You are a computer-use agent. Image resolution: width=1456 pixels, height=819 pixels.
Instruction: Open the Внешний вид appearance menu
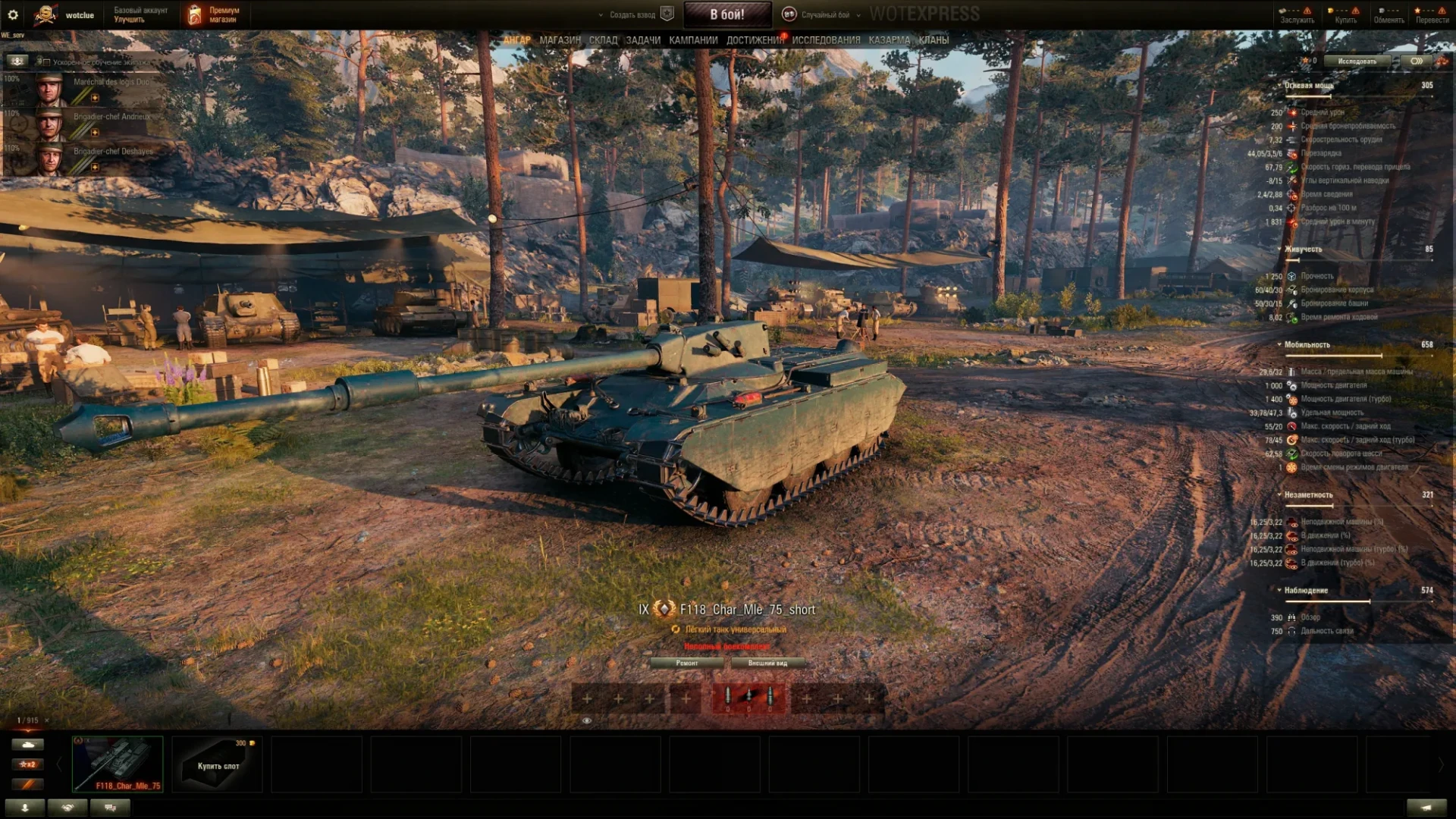click(x=767, y=663)
